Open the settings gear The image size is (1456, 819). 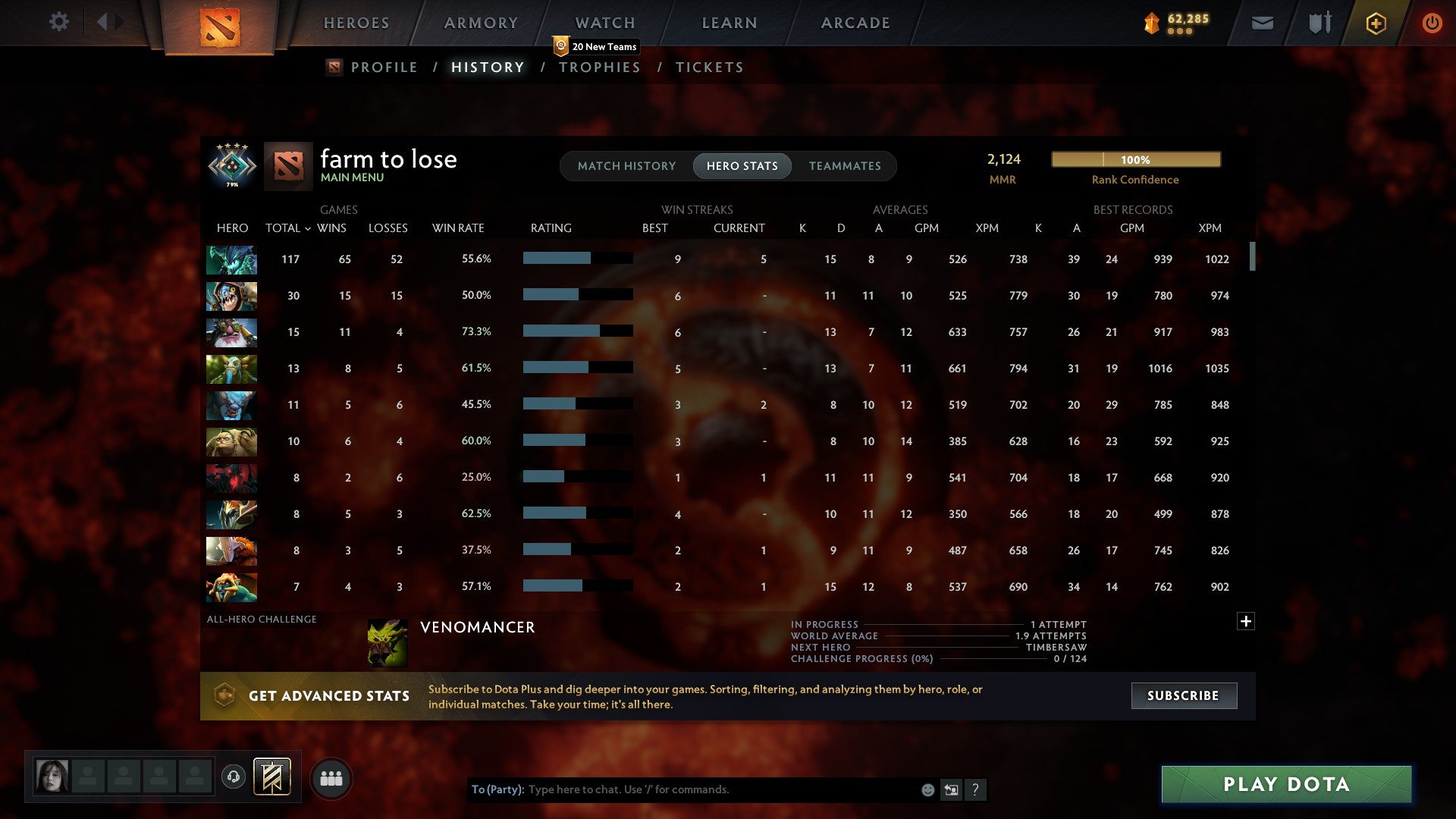[58, 22]
